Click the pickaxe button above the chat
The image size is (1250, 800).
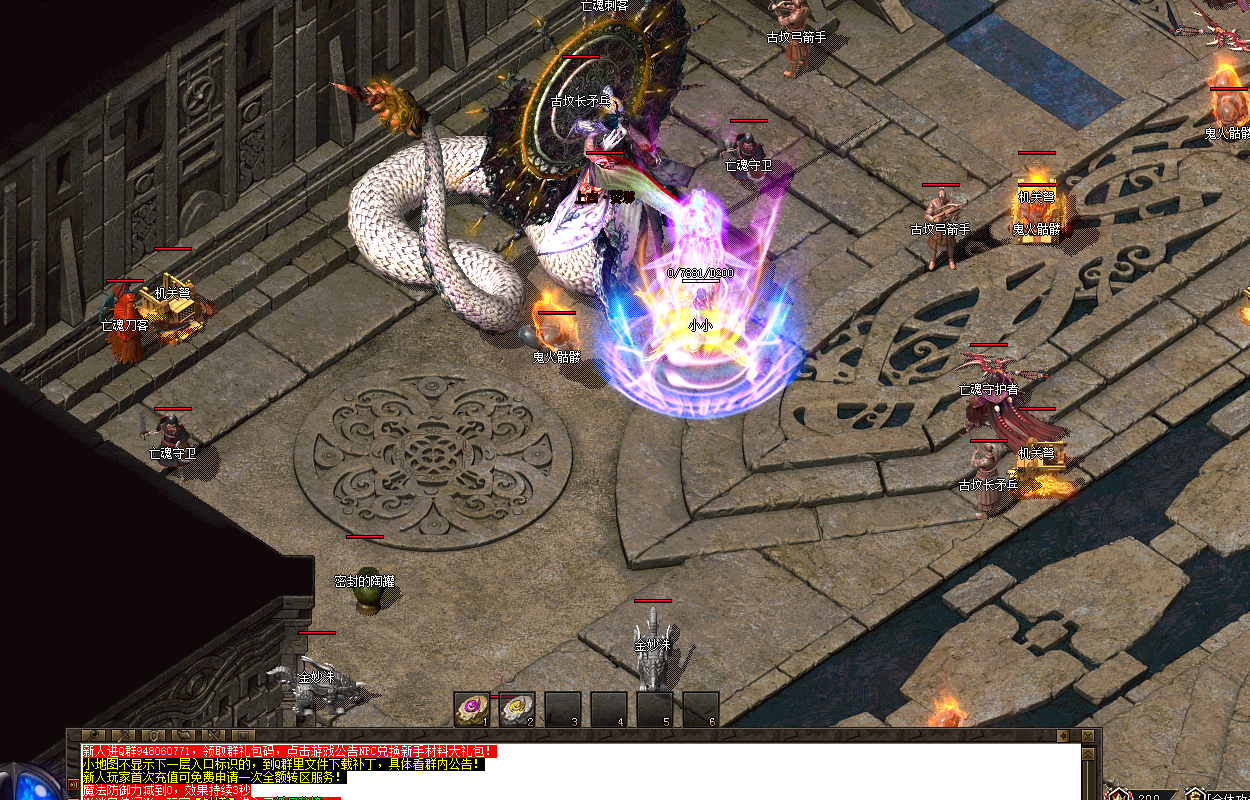(x=123, y=735)
